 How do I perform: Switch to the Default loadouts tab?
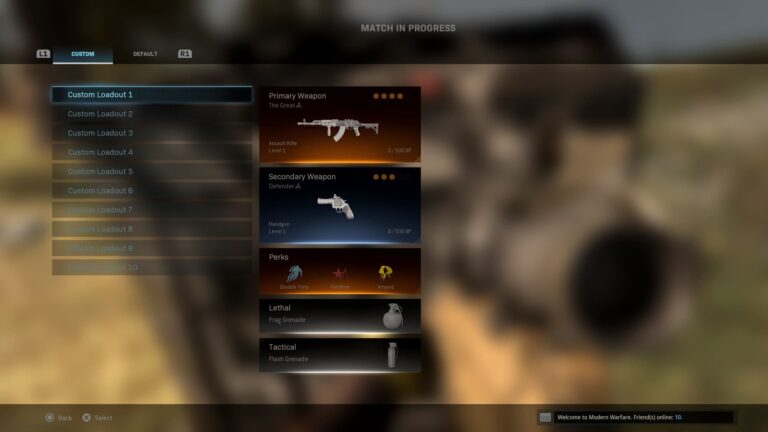coord(145,54)
